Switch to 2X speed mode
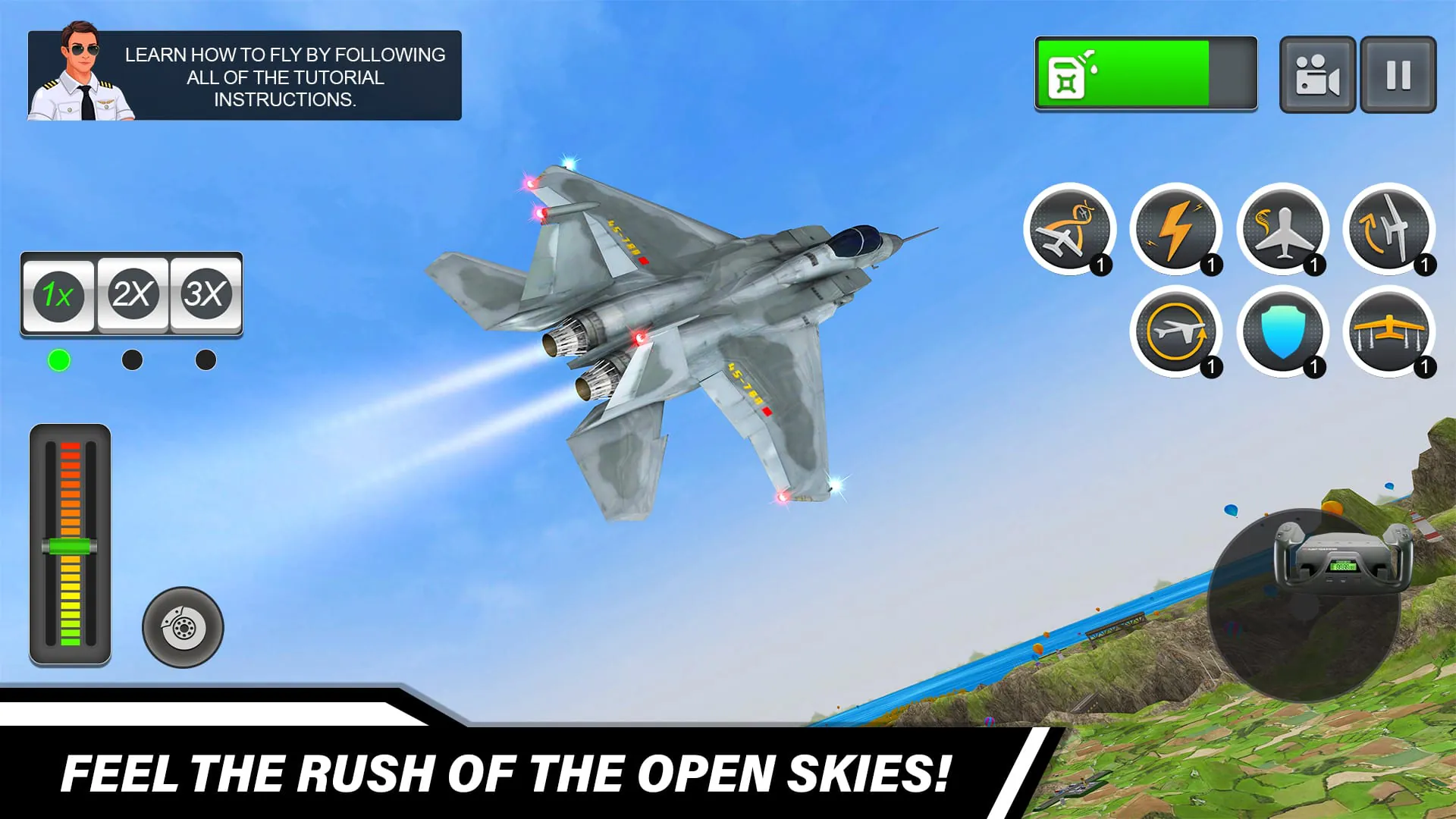The height and width of the screenshot is (819, 1456). 132,296
